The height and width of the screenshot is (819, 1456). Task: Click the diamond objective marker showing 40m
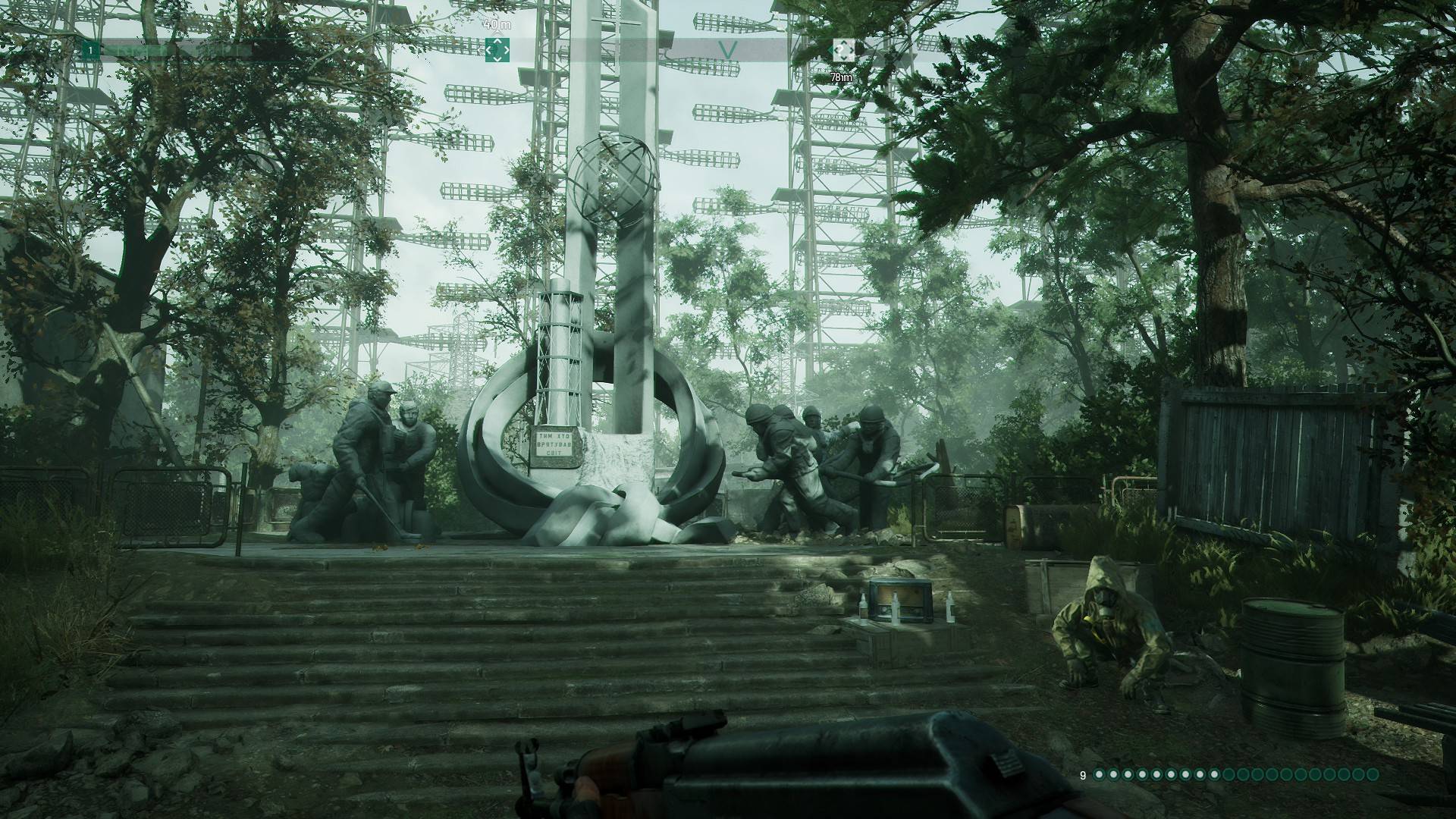point(497,50)
